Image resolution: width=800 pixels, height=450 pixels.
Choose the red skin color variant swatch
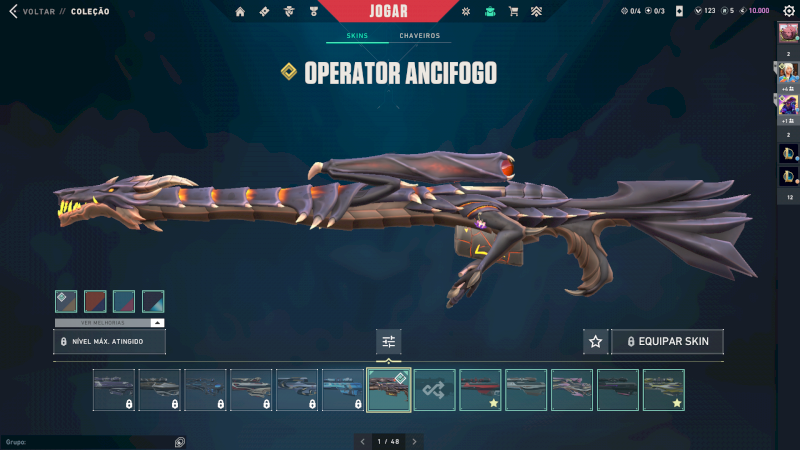coord(95,301)
